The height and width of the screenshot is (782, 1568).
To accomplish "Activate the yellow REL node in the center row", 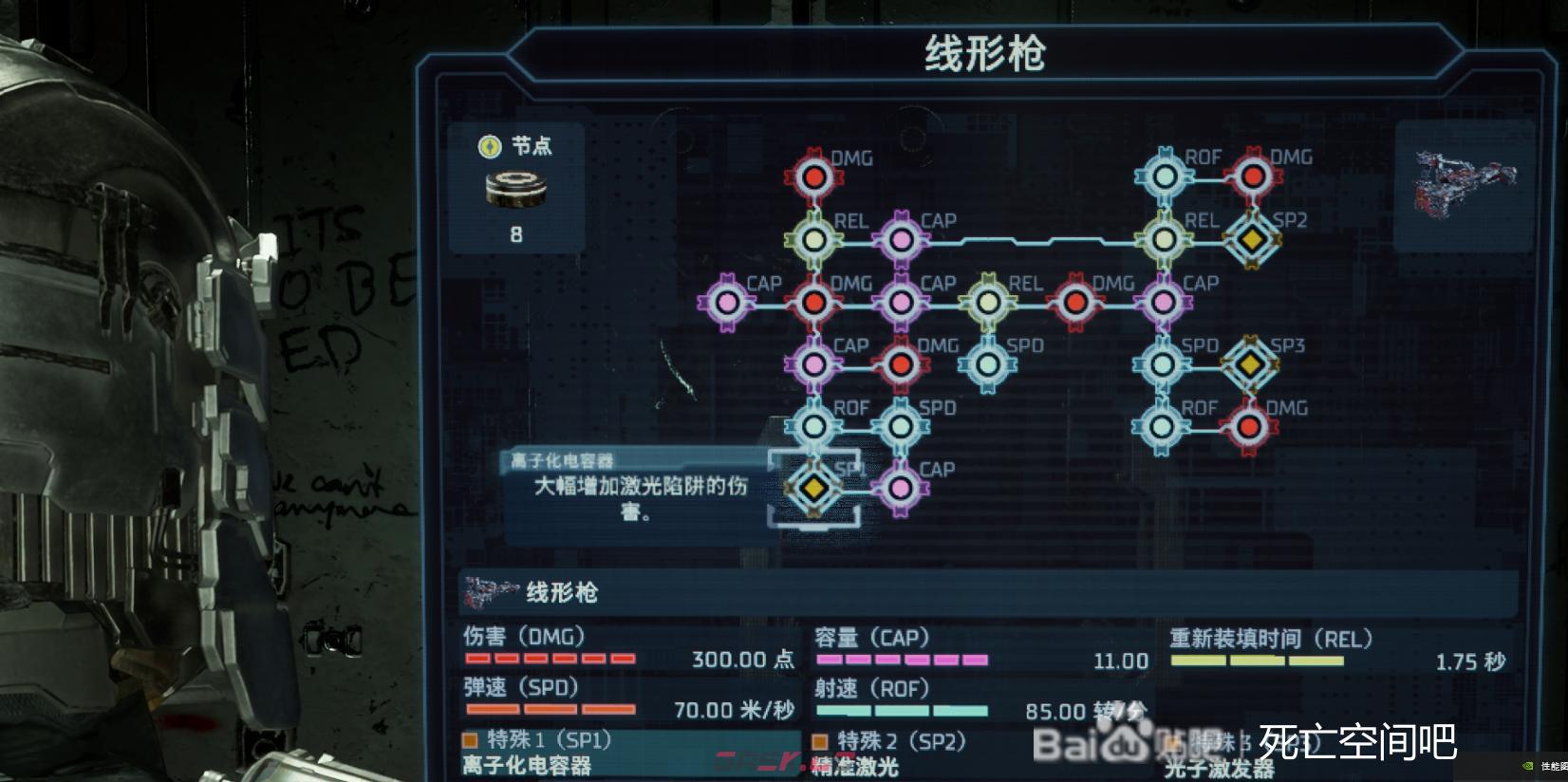I will pos(988,302).
